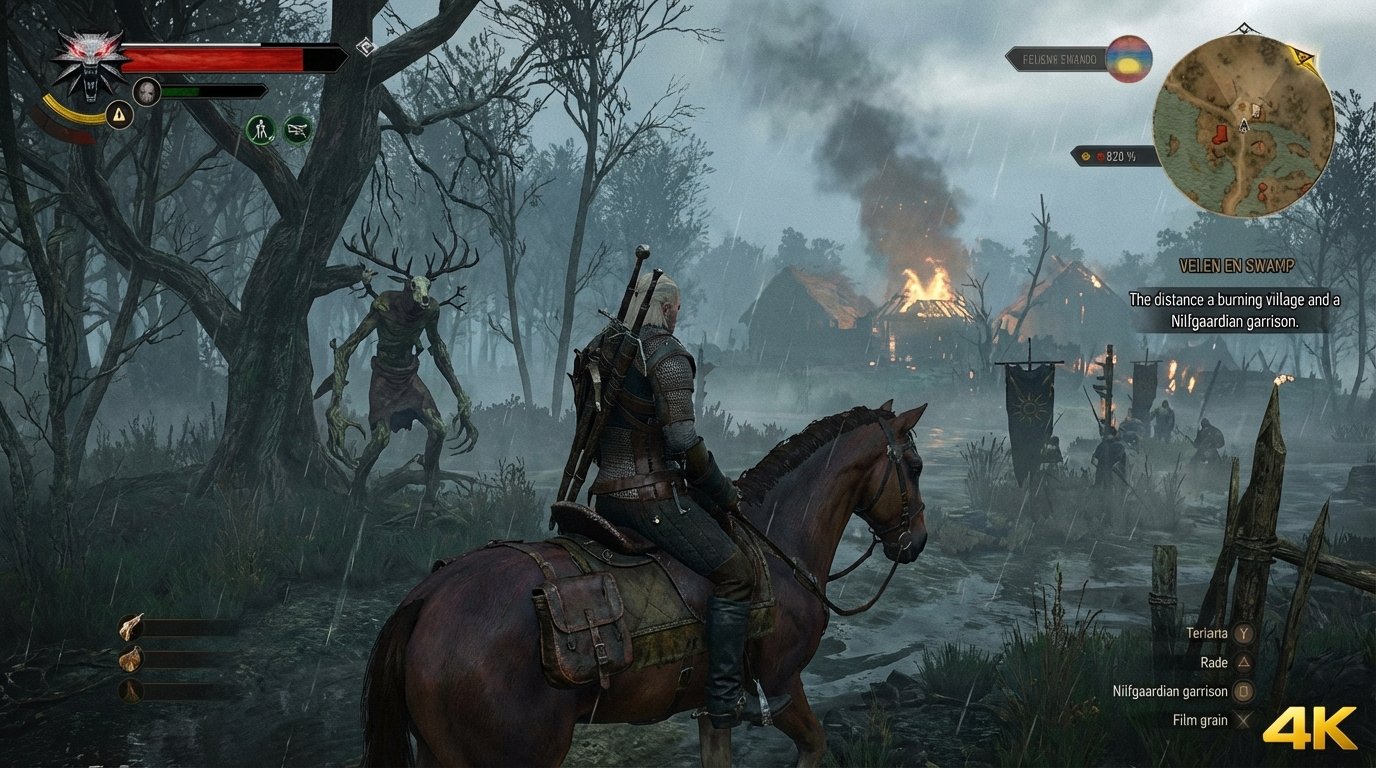Open the quest description text panel
This screenshot has height=768, width=1376.
click(x=1236, y=312)
